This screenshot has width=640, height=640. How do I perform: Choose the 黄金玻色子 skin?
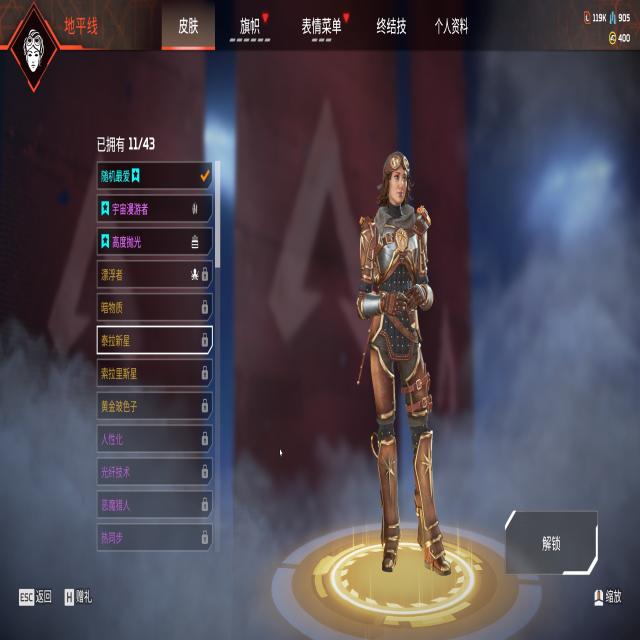154,406
